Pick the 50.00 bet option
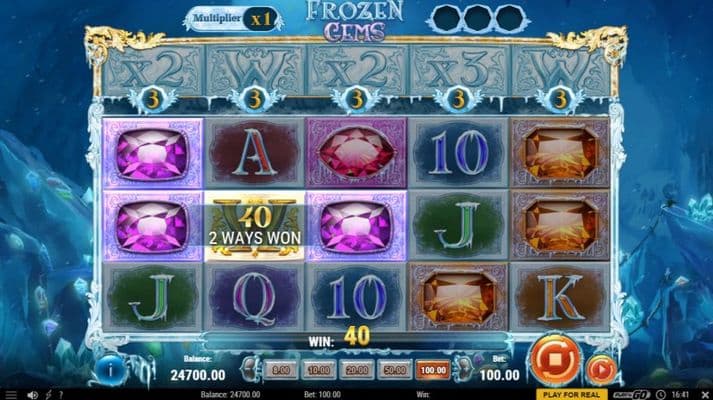The width and height of the screenshot is (713, 400). (395, 370)
